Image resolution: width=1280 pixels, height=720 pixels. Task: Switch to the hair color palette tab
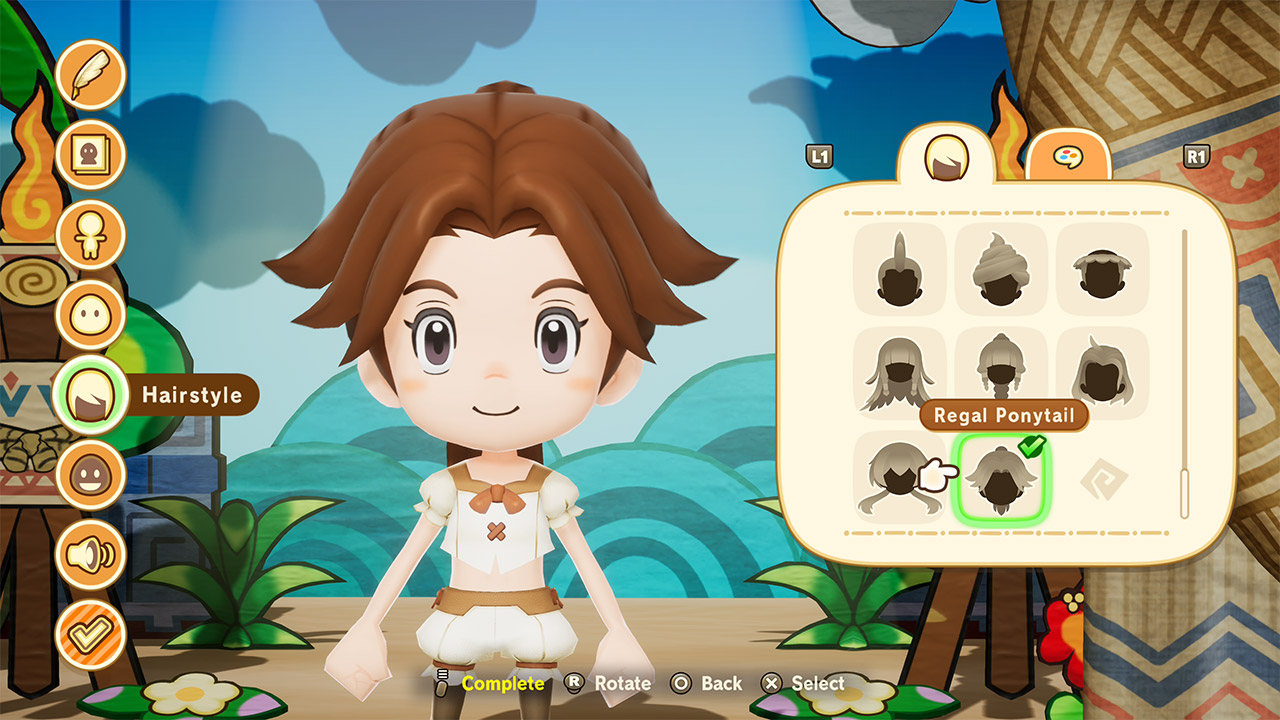1069,158
